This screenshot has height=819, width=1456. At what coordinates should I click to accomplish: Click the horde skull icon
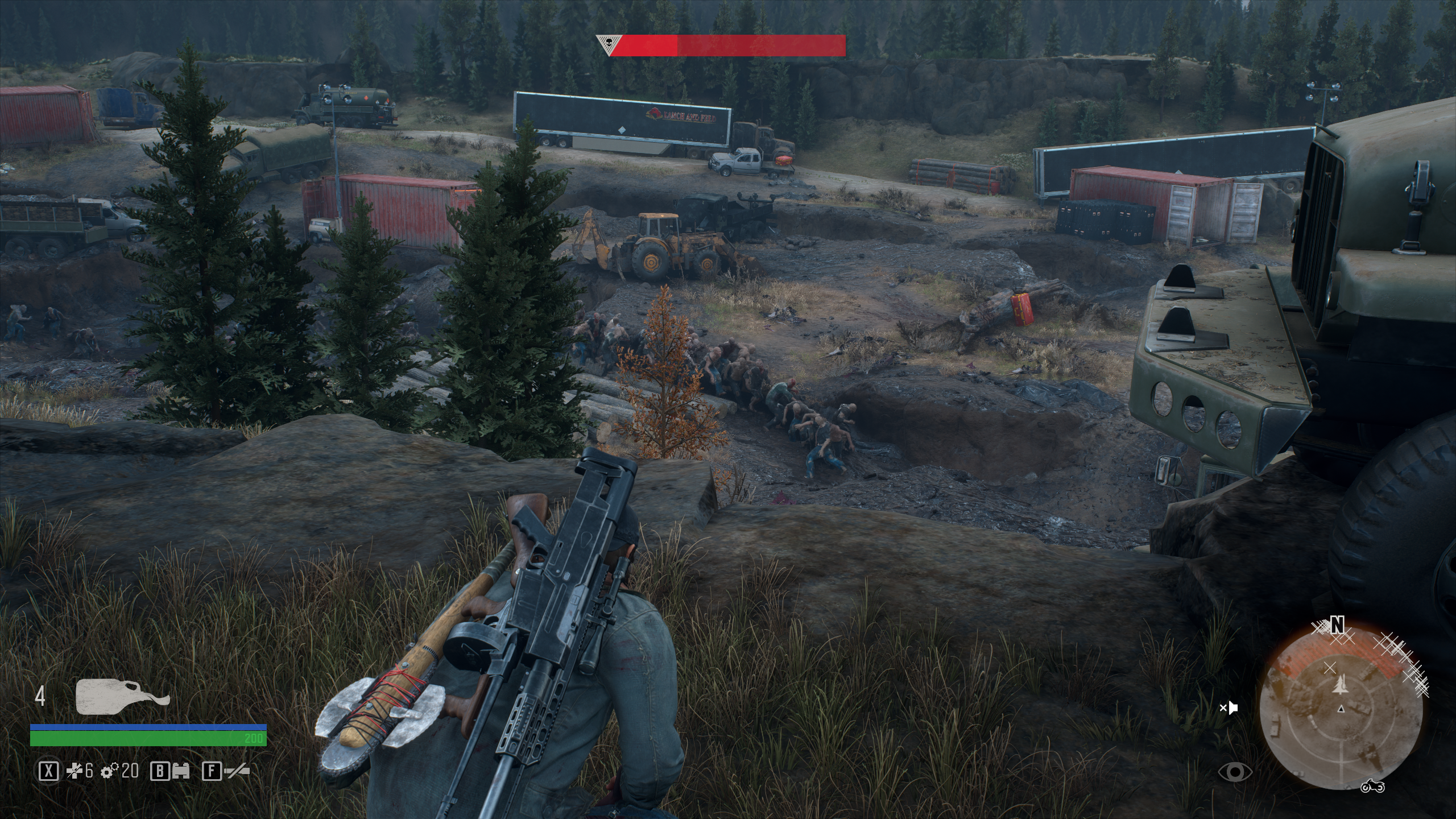609,44
